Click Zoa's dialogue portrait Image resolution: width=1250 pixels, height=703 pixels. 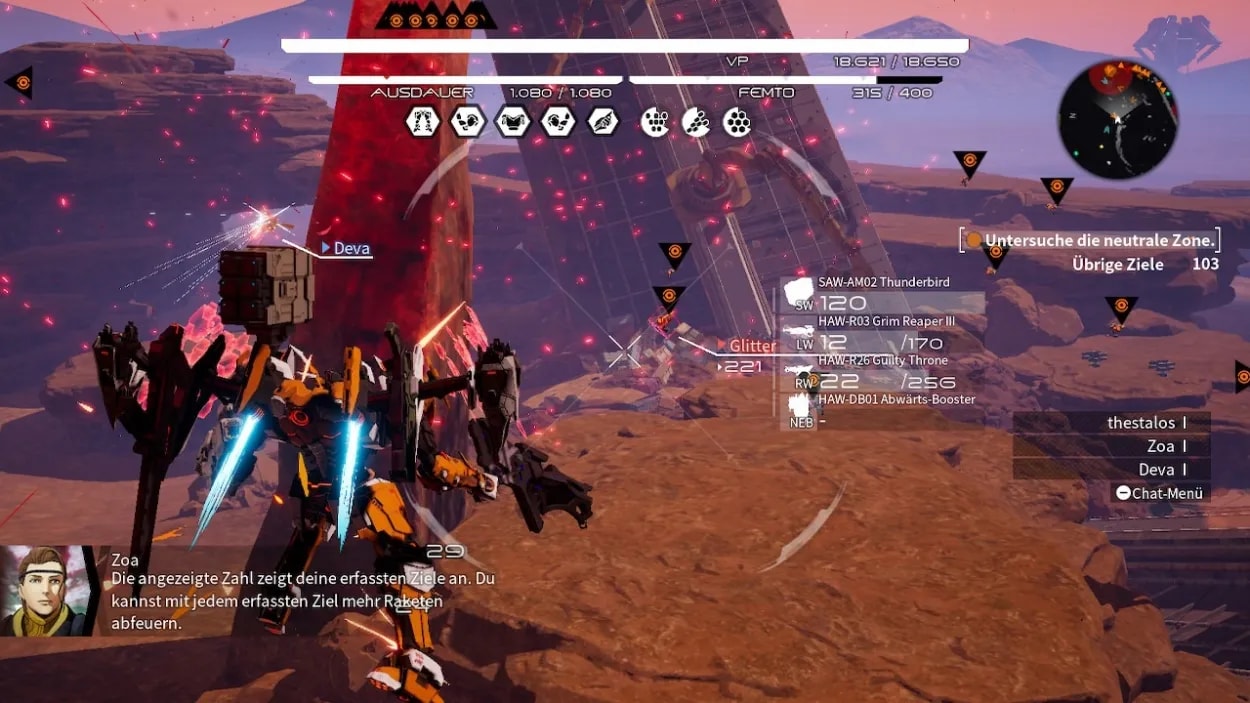coord(48,590)
